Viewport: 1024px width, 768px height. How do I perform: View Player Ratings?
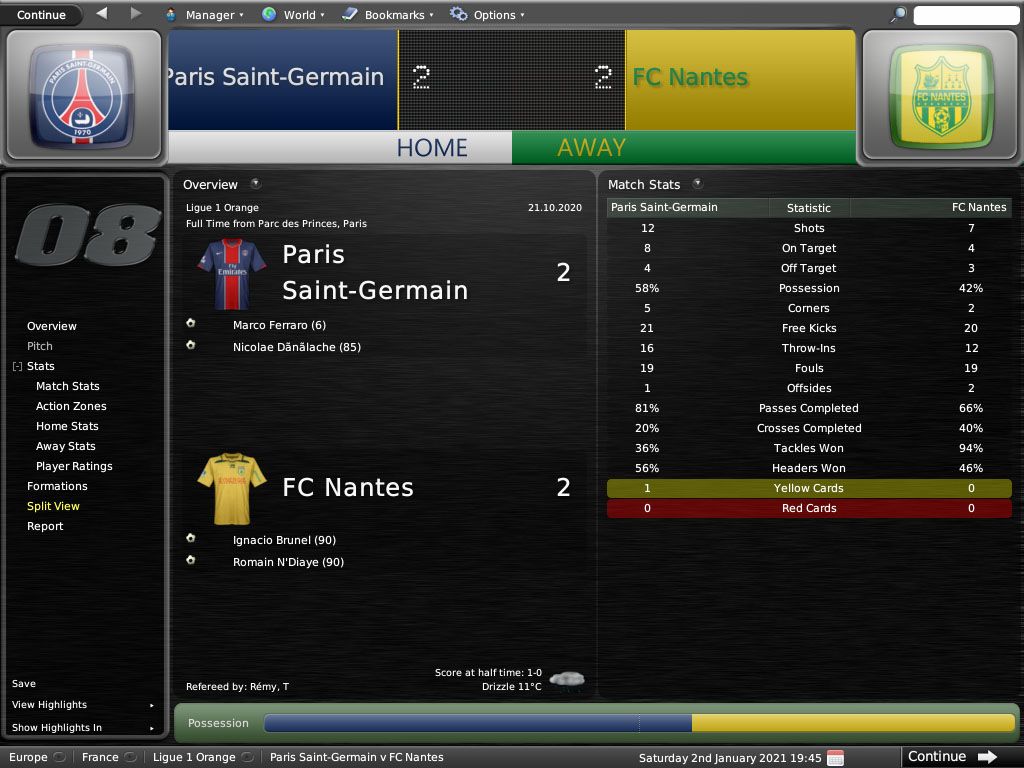point(74,466)
